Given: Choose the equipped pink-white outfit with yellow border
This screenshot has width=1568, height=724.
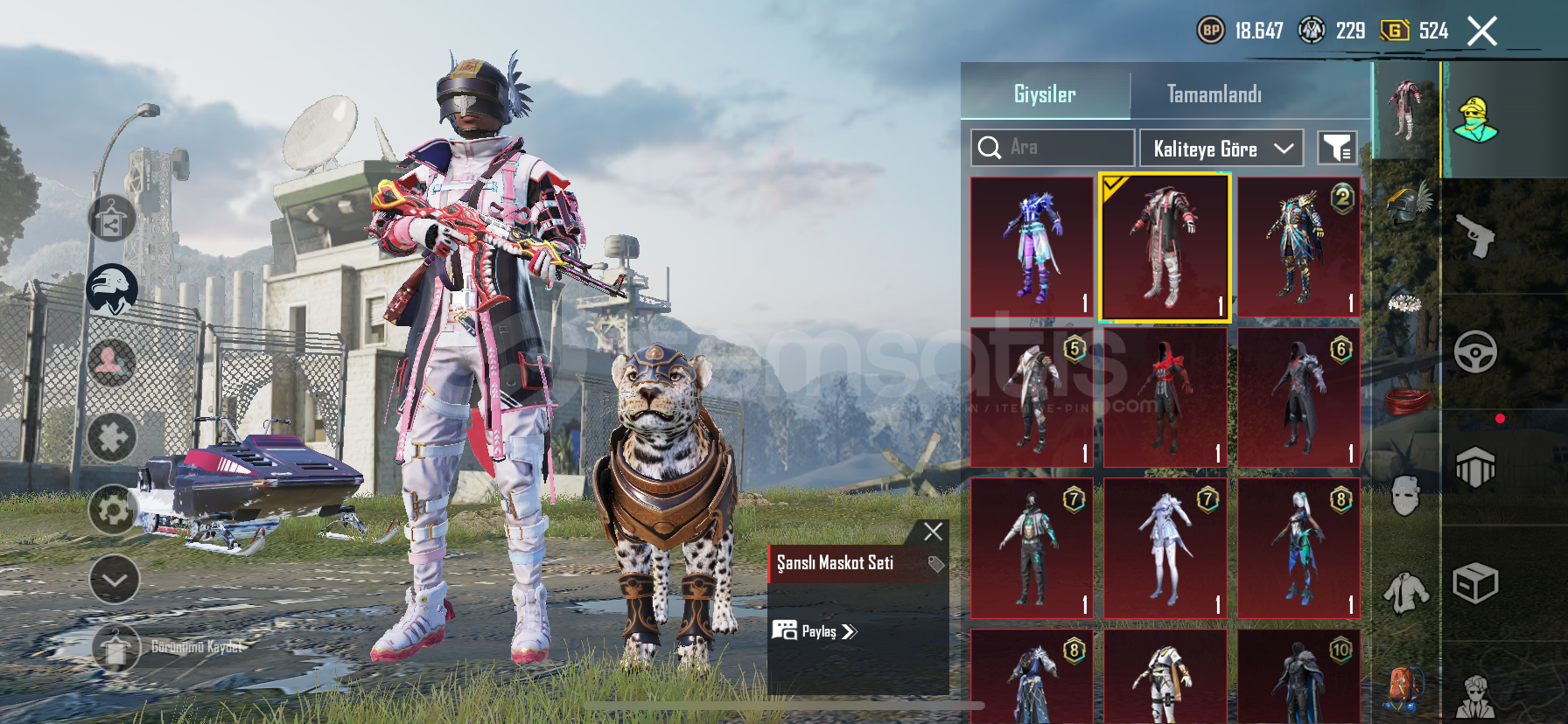Looking at the screenshot, I should click(x=1165, y=247).
